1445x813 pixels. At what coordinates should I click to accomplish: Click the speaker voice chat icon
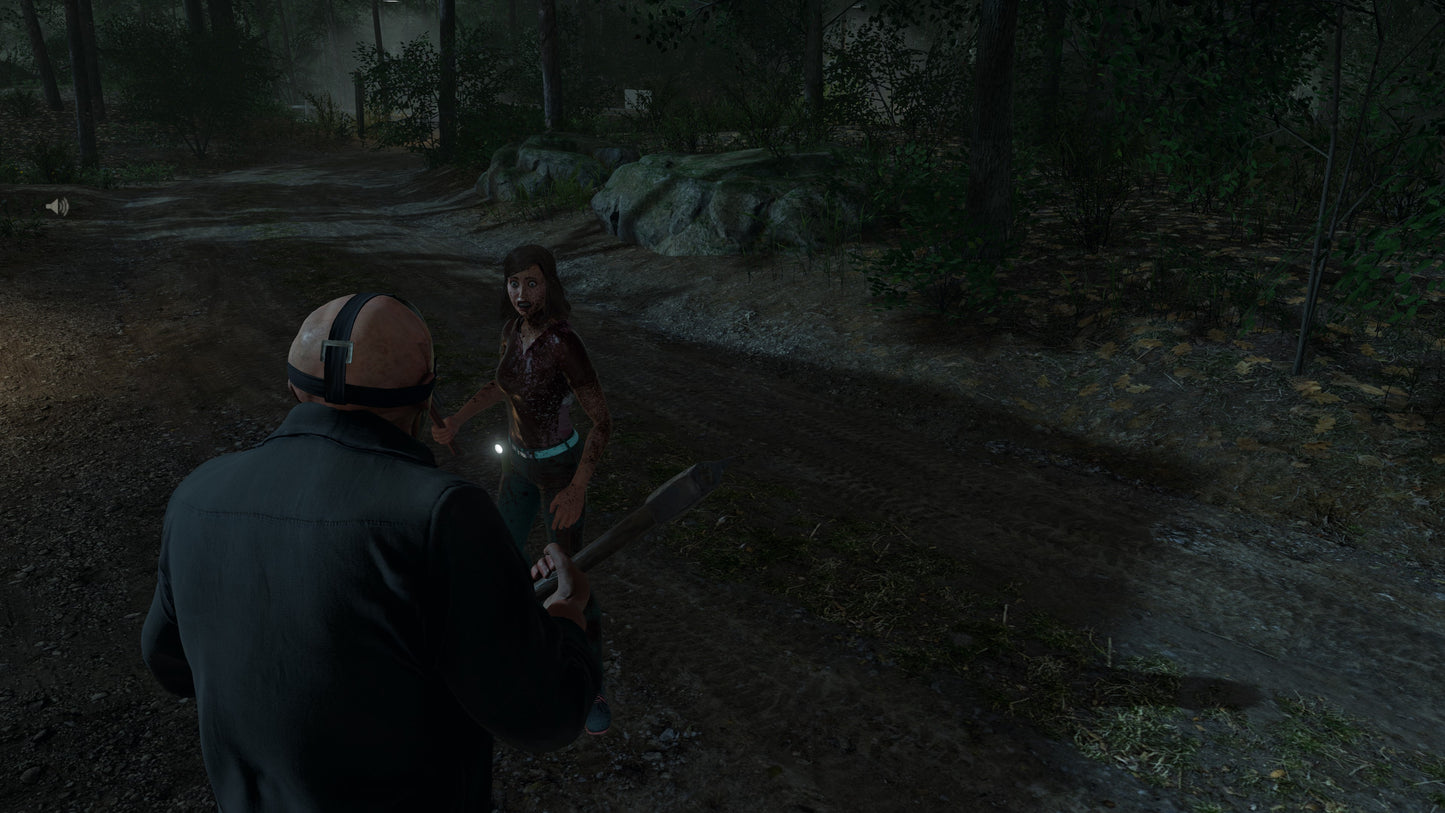57,207
